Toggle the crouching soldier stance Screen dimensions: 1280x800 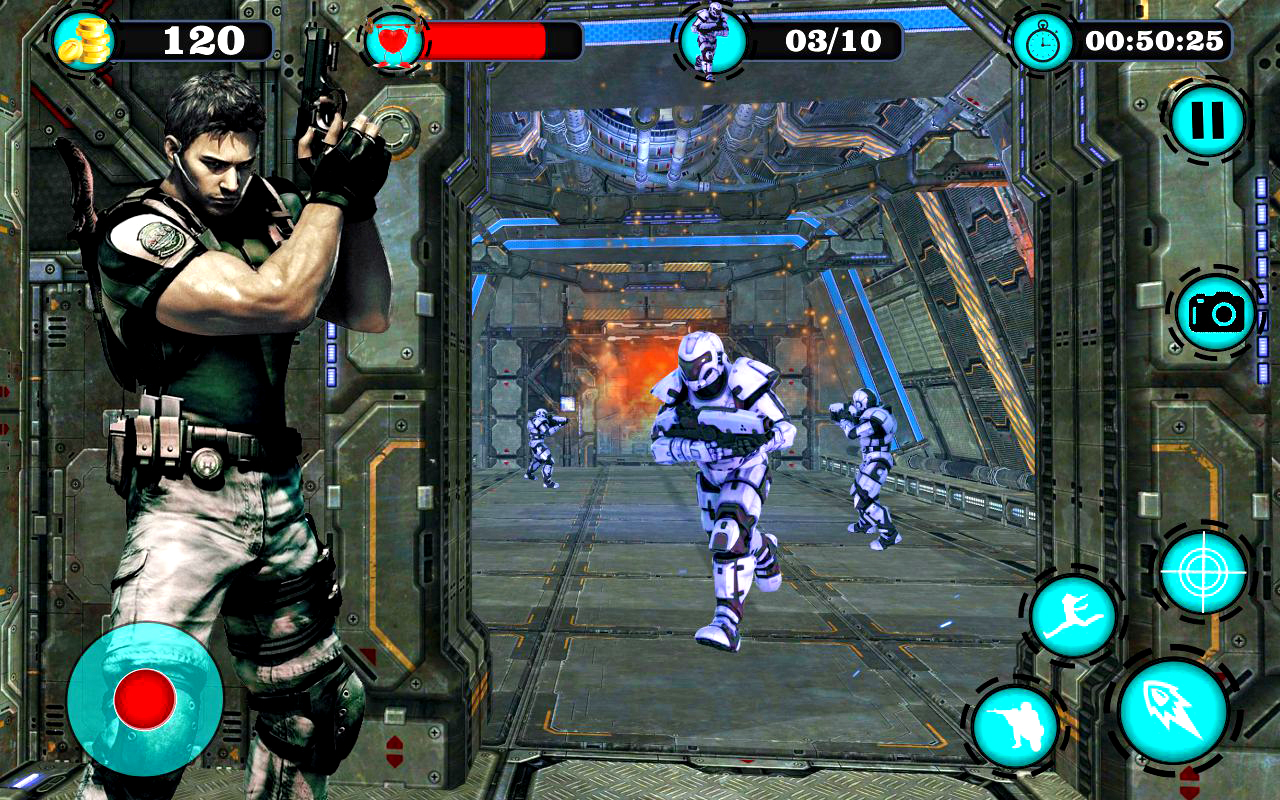tap(1016, 727)
